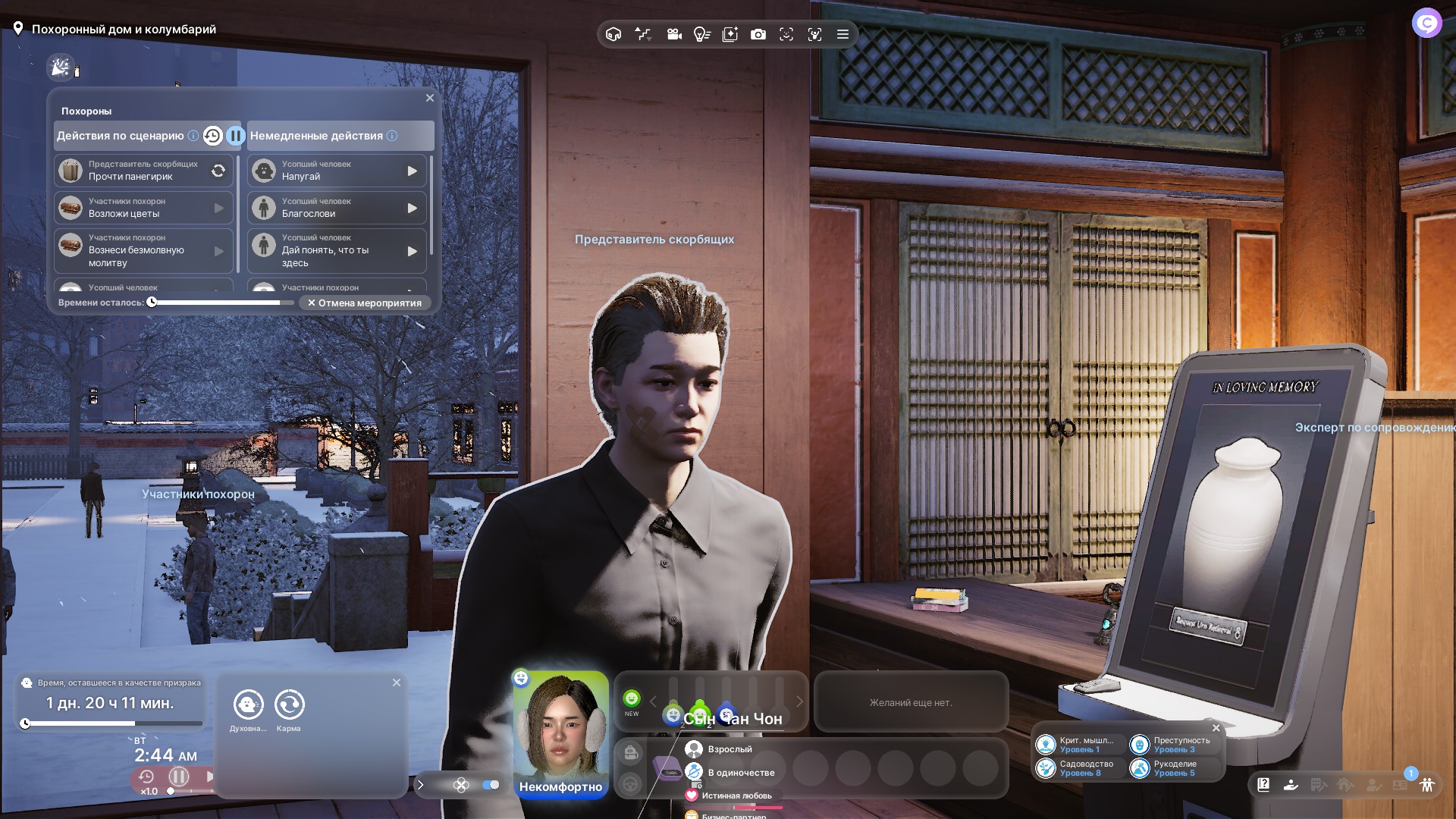The height and width of the screenshot is (819, 1456).
Task: Switch floors with the stairs icon
Action: 643,34
